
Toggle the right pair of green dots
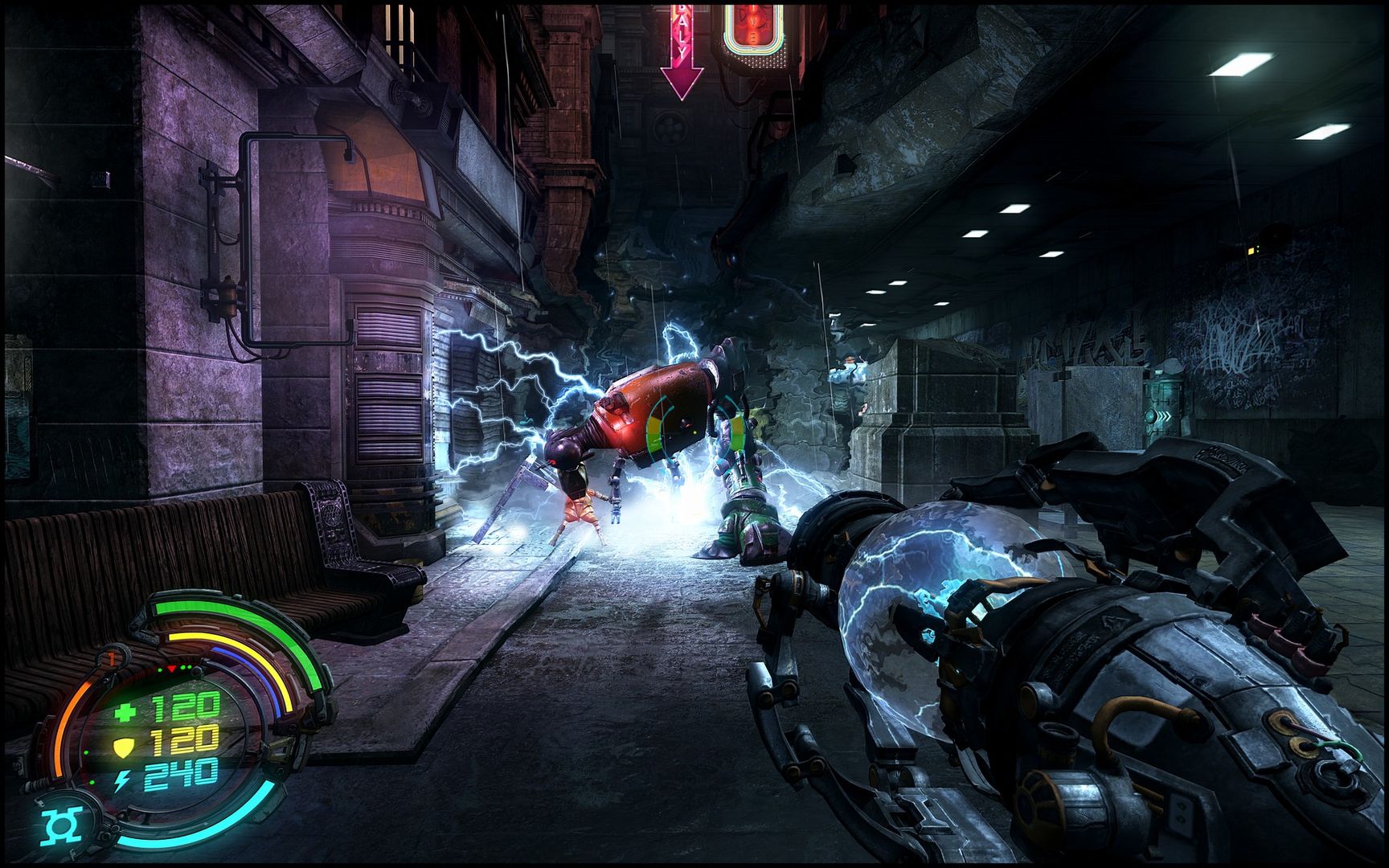(x=186, y=667)
